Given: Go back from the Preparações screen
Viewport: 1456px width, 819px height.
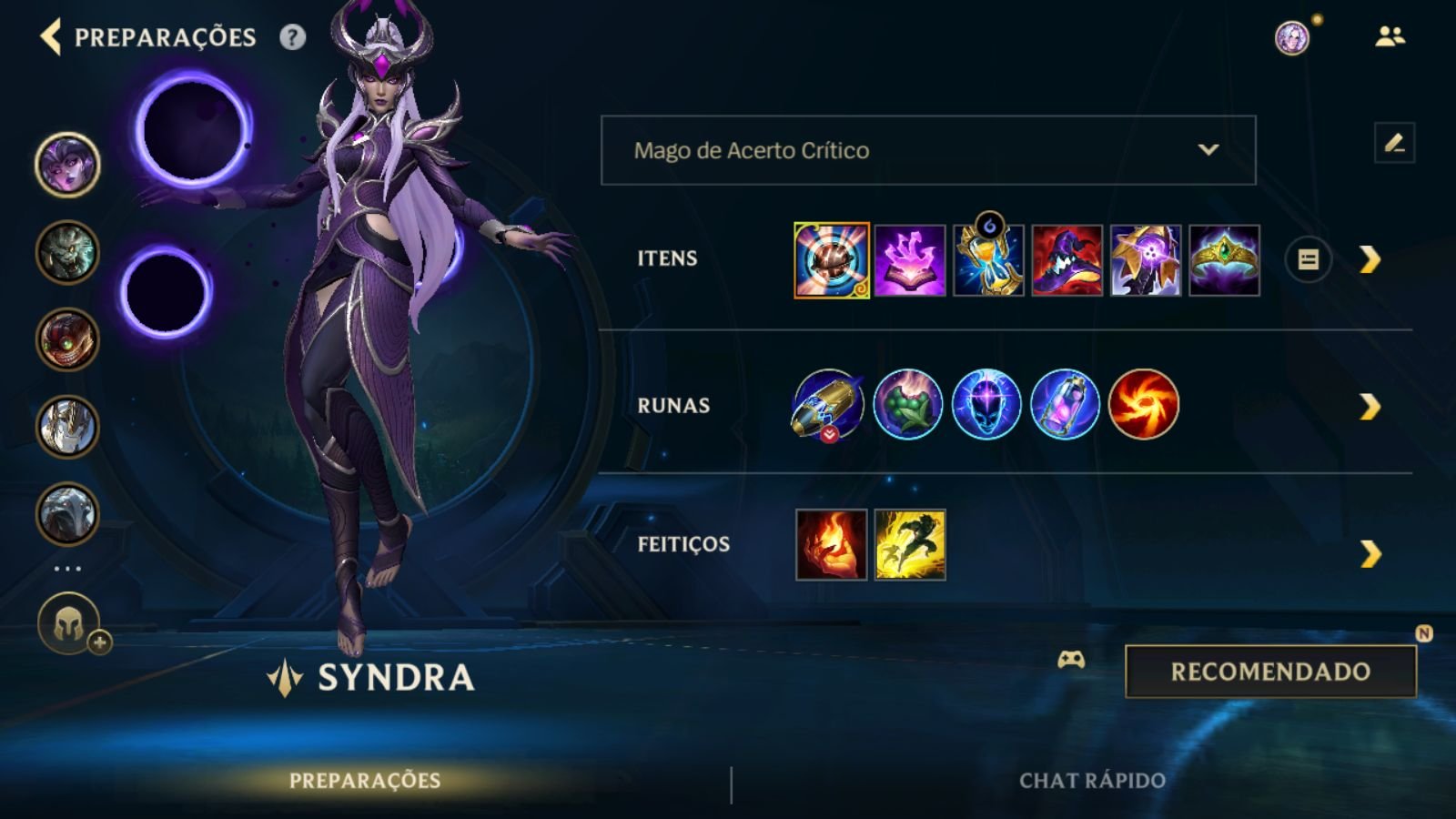Looking at the screenshot, I should point(51,37).
